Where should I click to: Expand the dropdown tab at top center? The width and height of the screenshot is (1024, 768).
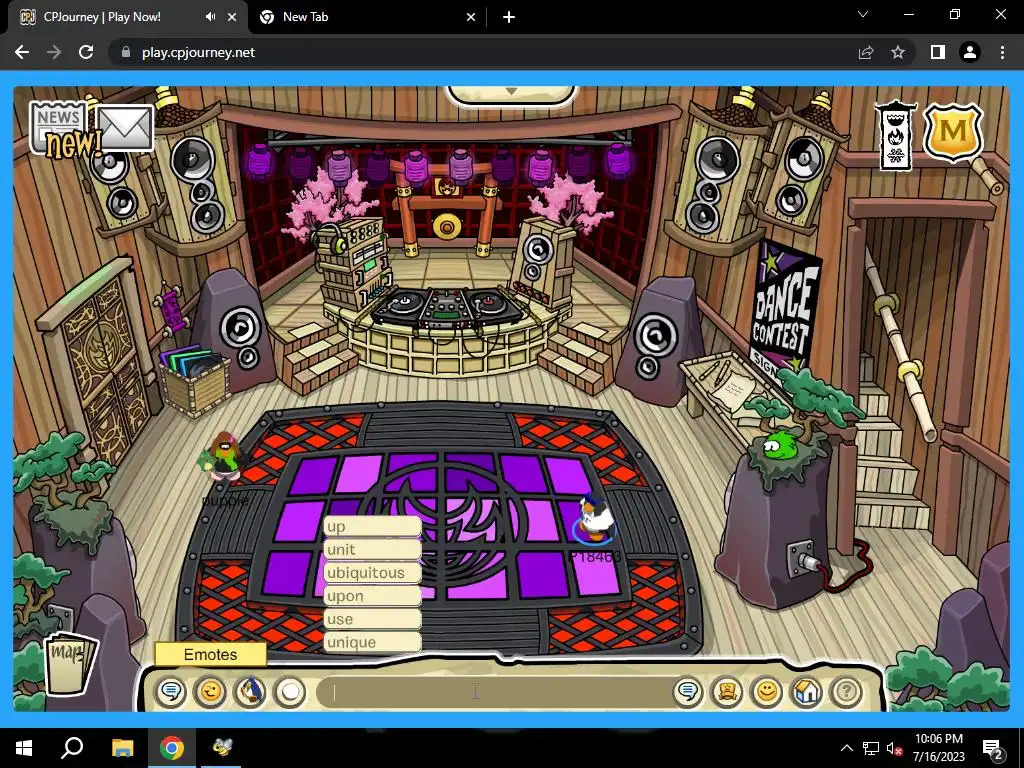511,93
